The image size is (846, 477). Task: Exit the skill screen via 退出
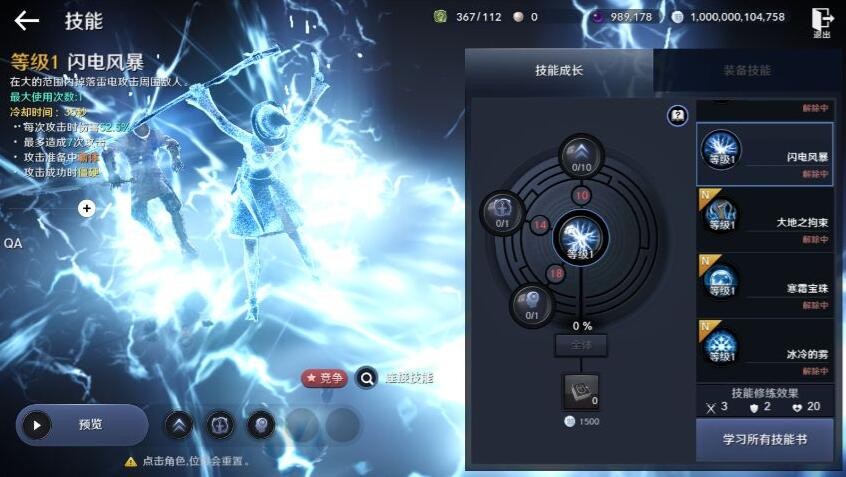point(822,22)
